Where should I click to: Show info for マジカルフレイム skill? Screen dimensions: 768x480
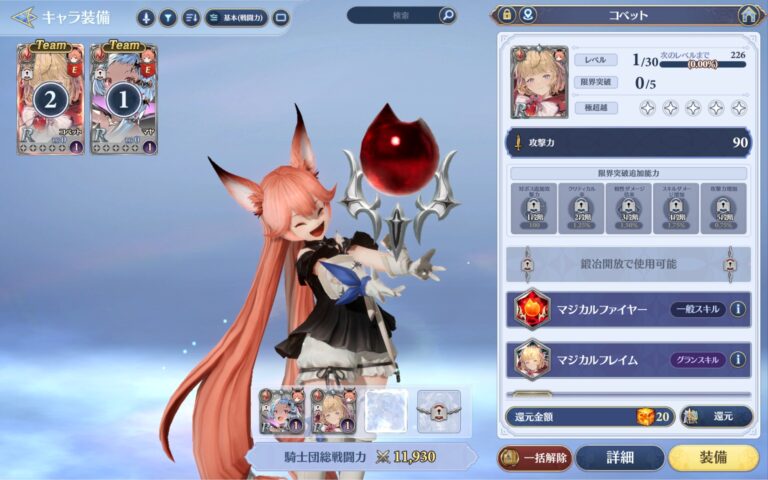tap(738, 359)
